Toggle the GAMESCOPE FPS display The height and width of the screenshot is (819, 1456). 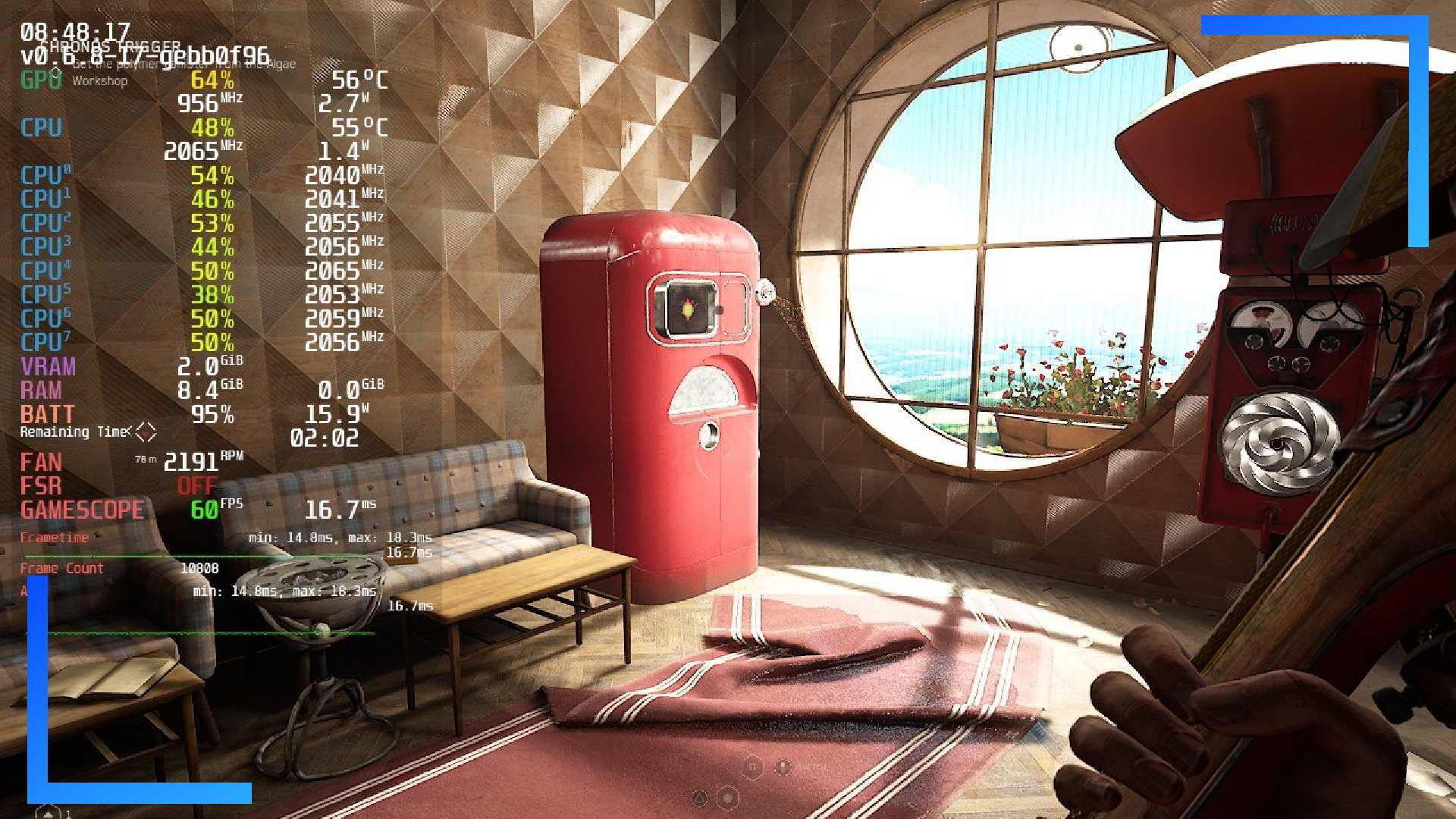(82, 510)
